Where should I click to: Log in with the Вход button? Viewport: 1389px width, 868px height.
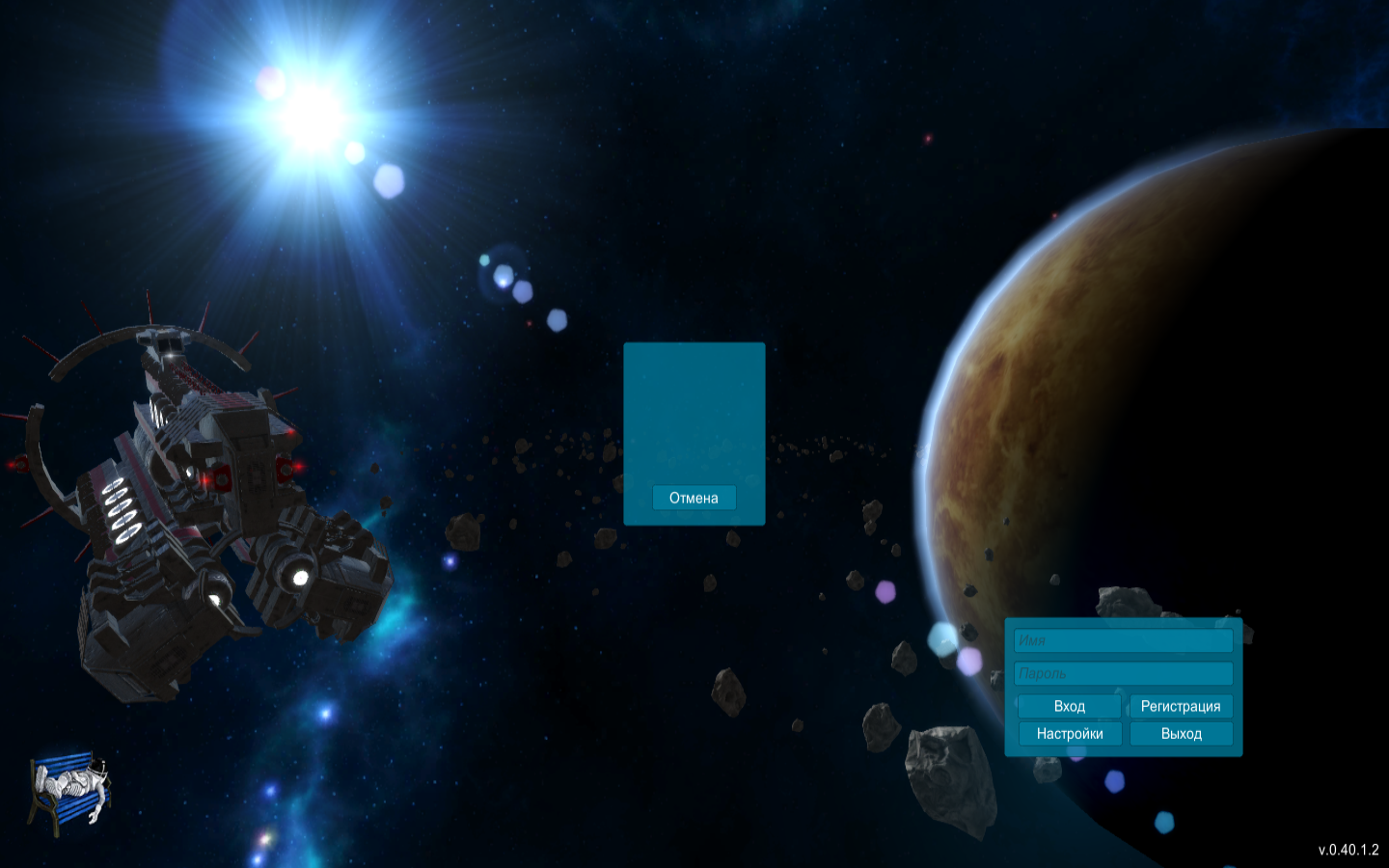click(x=1069, y=706)
